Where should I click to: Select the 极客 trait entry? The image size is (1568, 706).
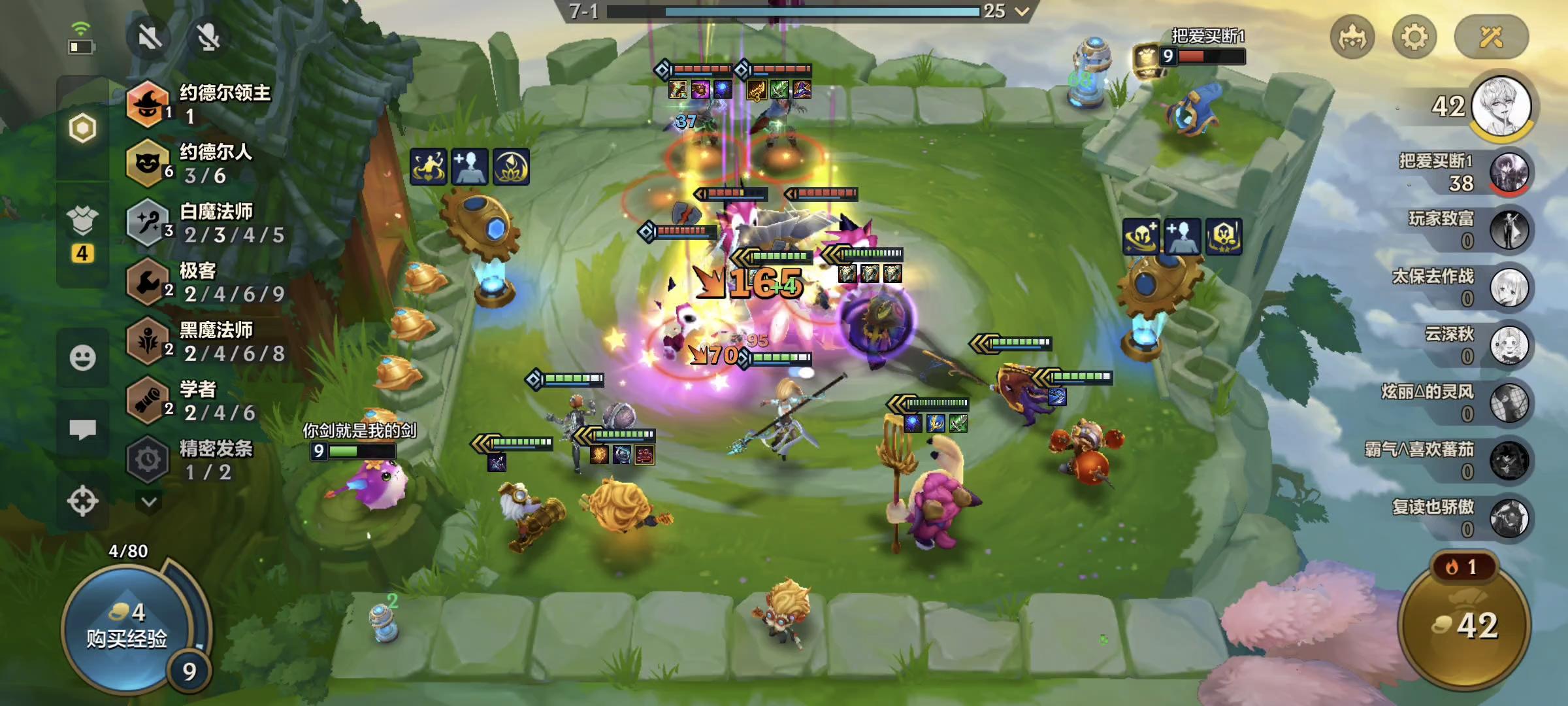(x=206, y=282)
